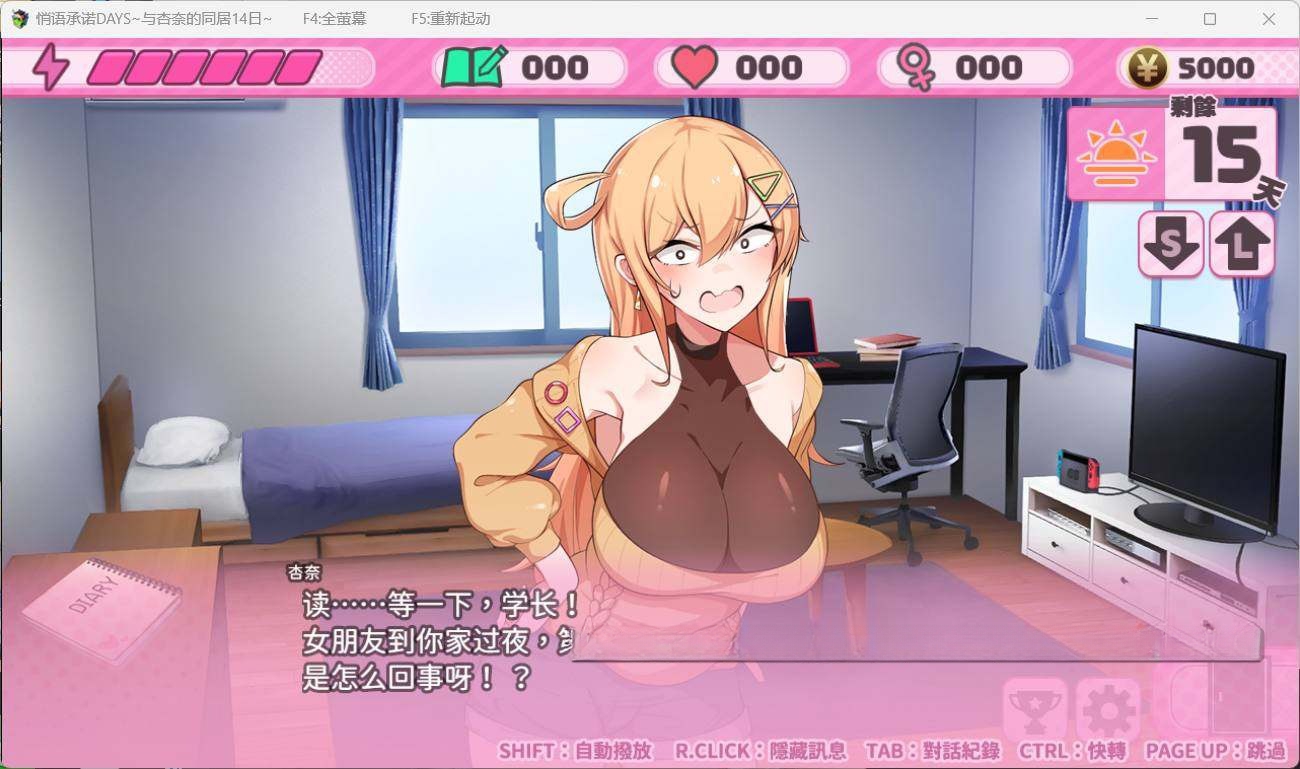Open the load menu with the L button

[1241, 243]
